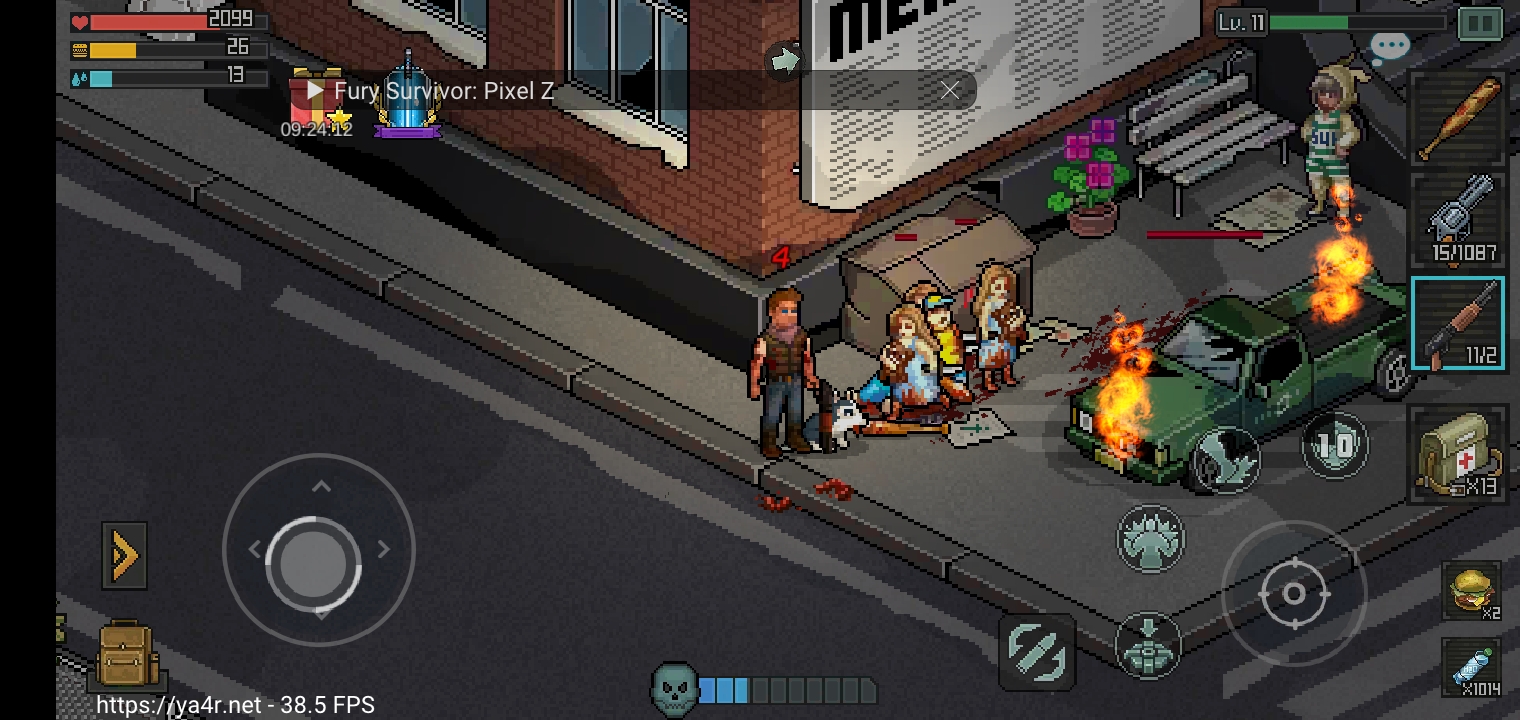This screenshot has width=1520, height=720.
Task: Select the shotgun weapon slot
Action: click(x=1458, y=323)
